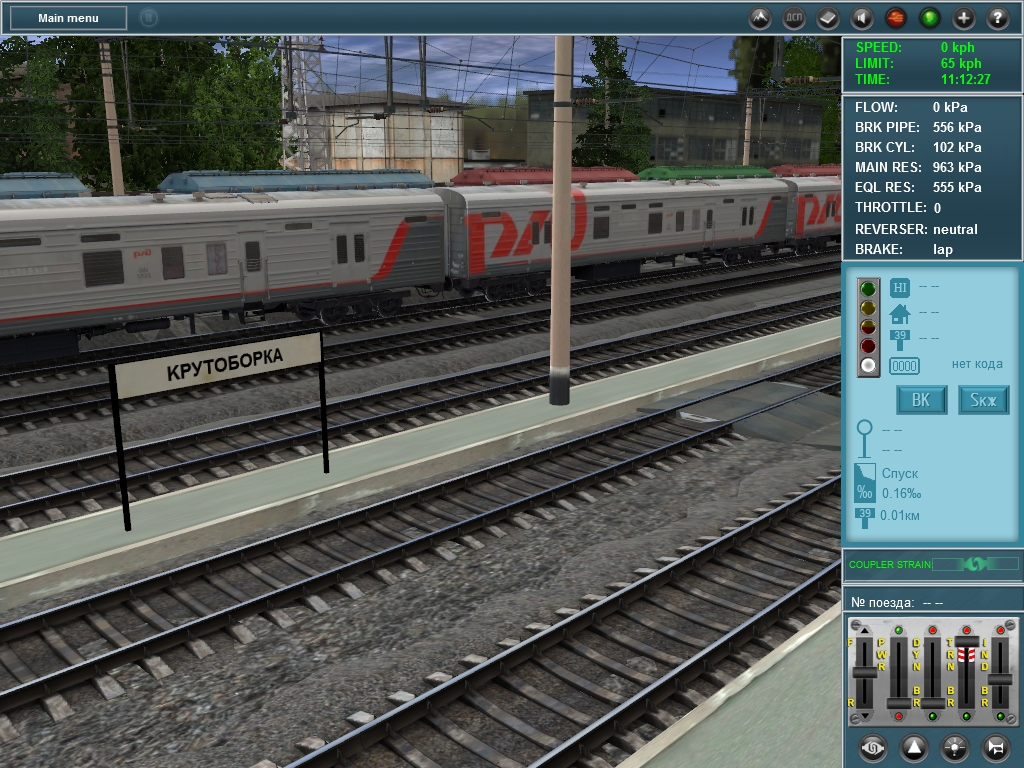Click the green light button in top bar
The width and height of the screenshot is (1024, 768).
[930, 18]
